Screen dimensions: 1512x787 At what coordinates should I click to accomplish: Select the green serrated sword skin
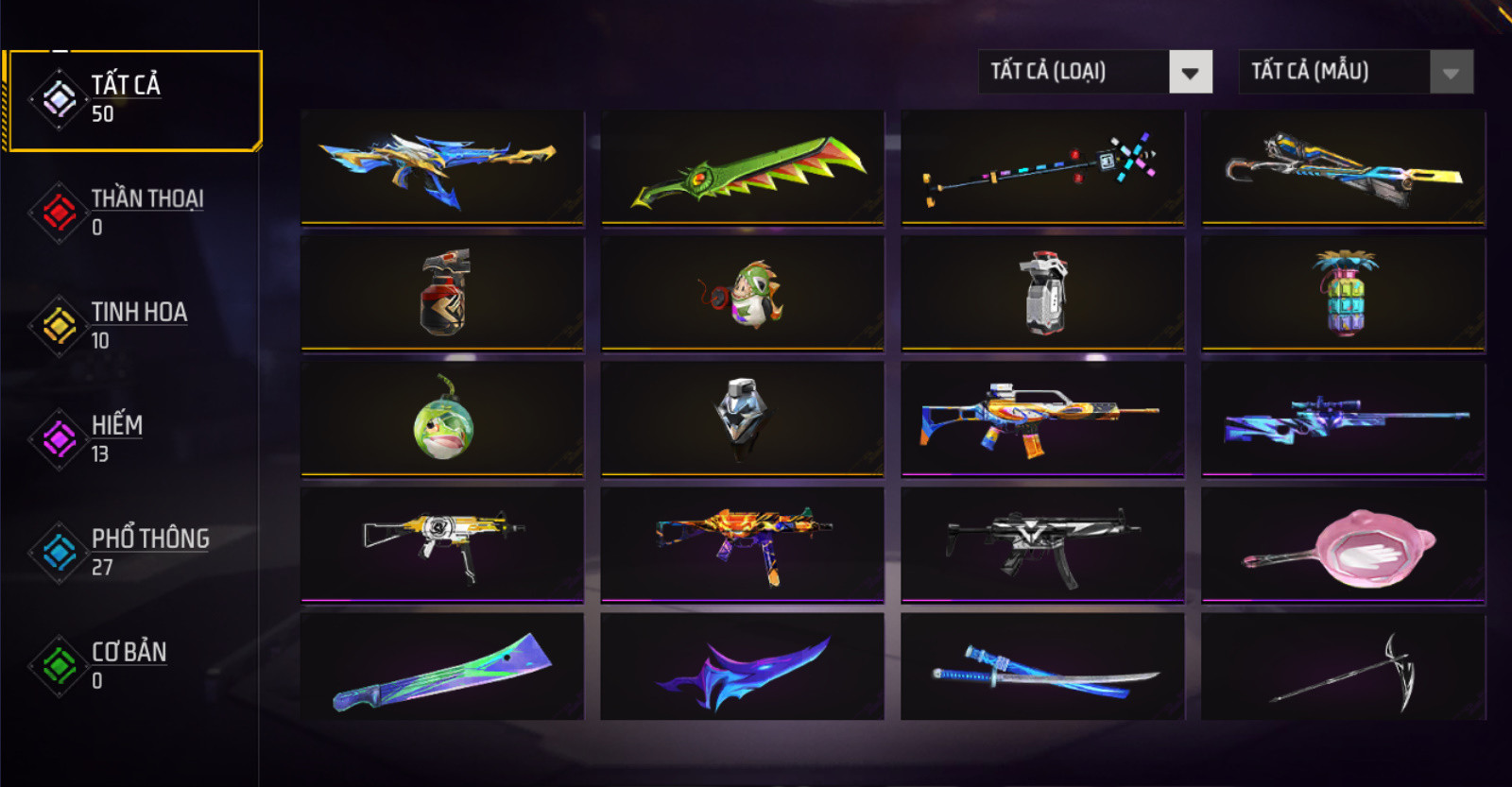pyautogui.click(x=743, y=168)
